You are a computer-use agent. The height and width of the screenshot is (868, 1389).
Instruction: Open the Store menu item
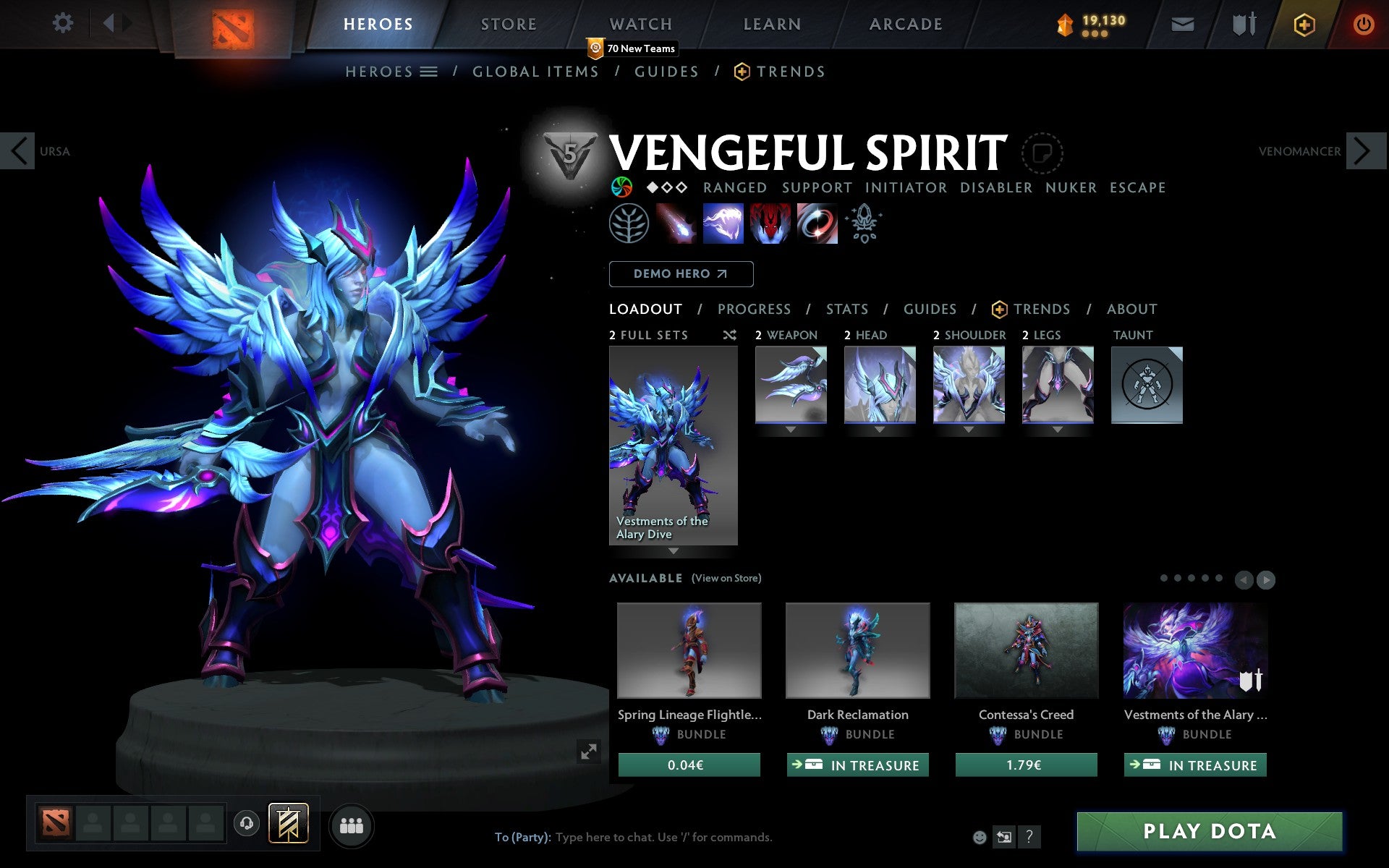pyautogui.click(x=508, y=23)
